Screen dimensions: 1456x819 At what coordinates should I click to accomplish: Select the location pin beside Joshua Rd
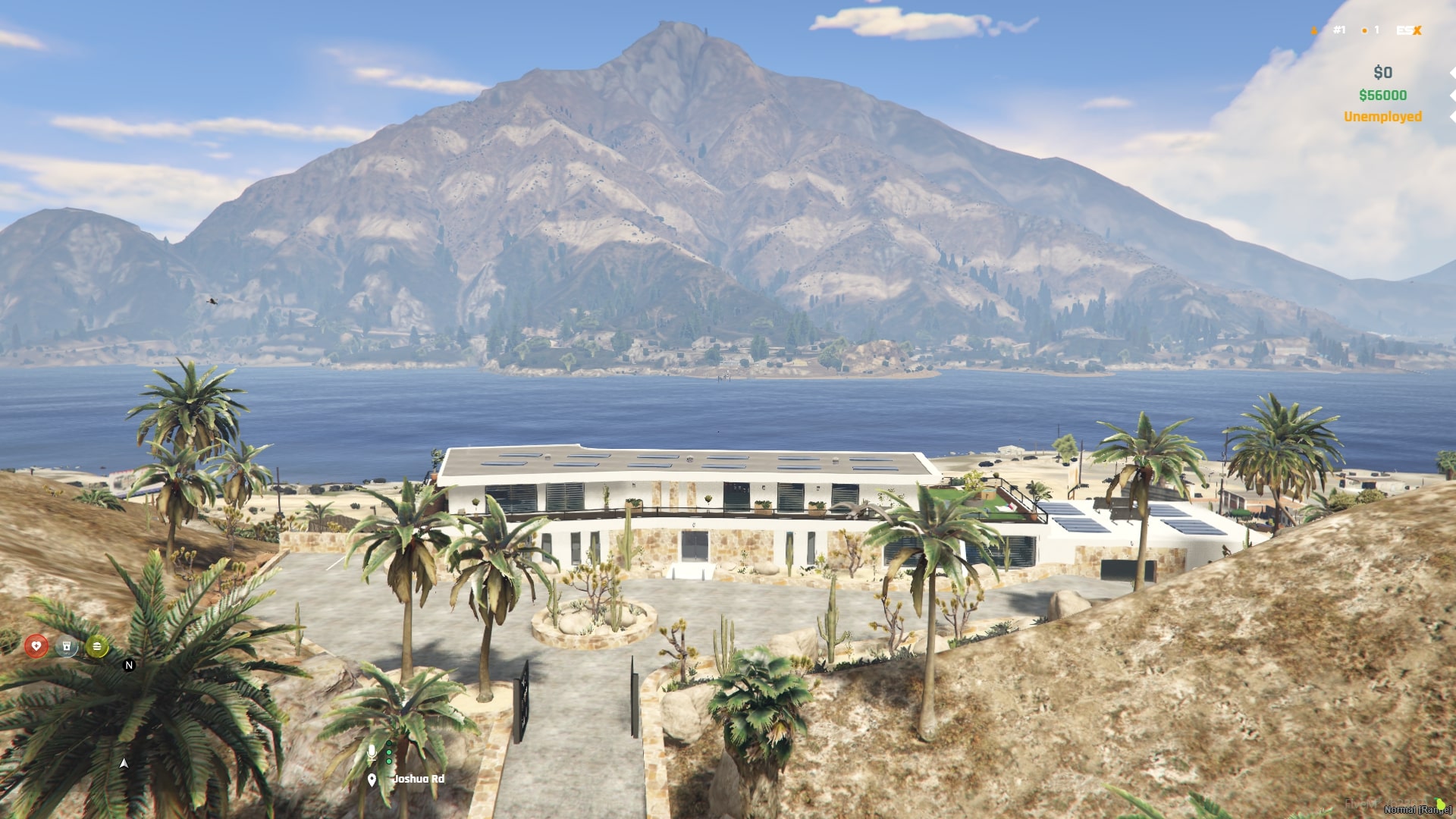372,778
